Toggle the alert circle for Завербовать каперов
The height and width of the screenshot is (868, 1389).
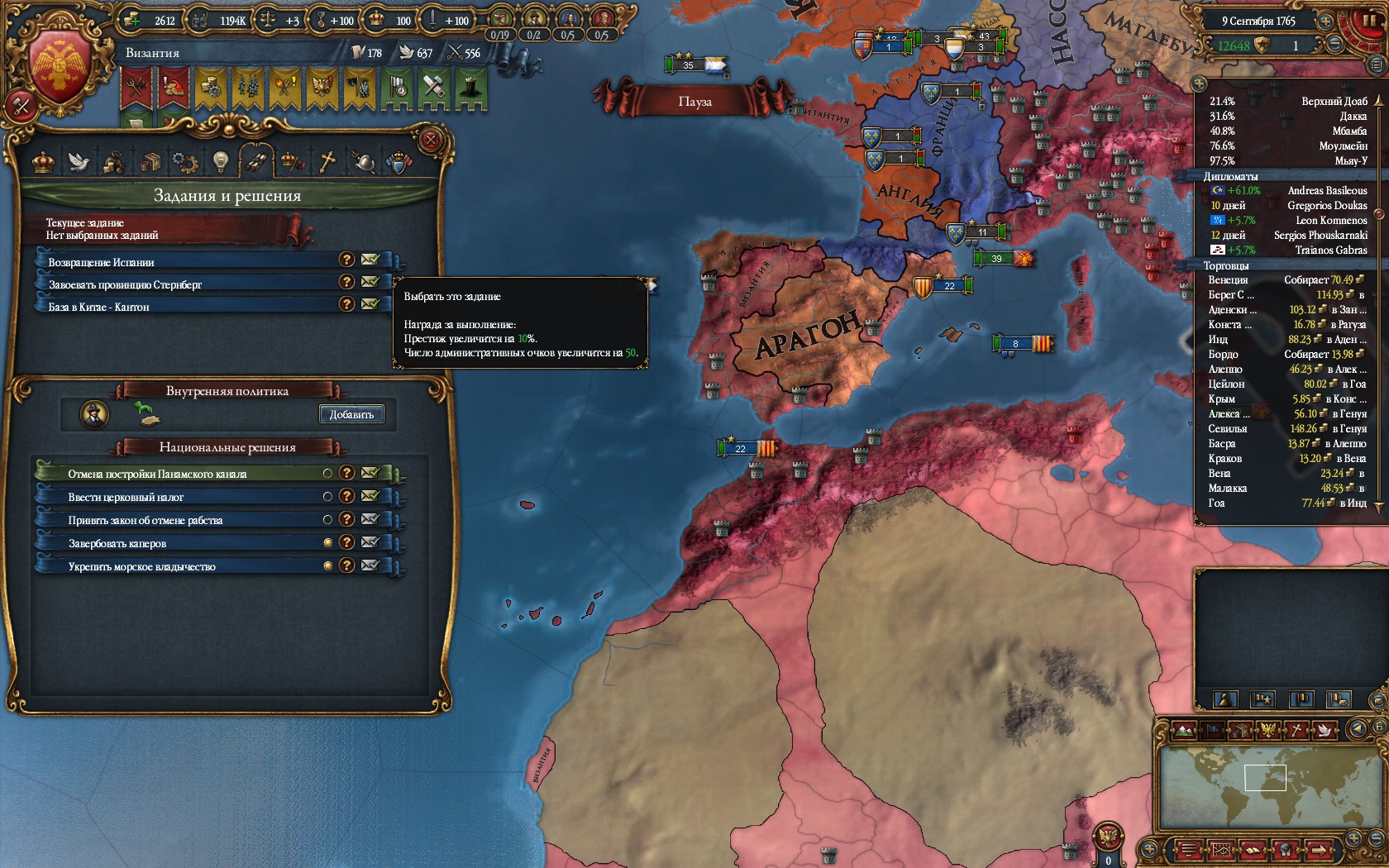[x=327, y=542]
